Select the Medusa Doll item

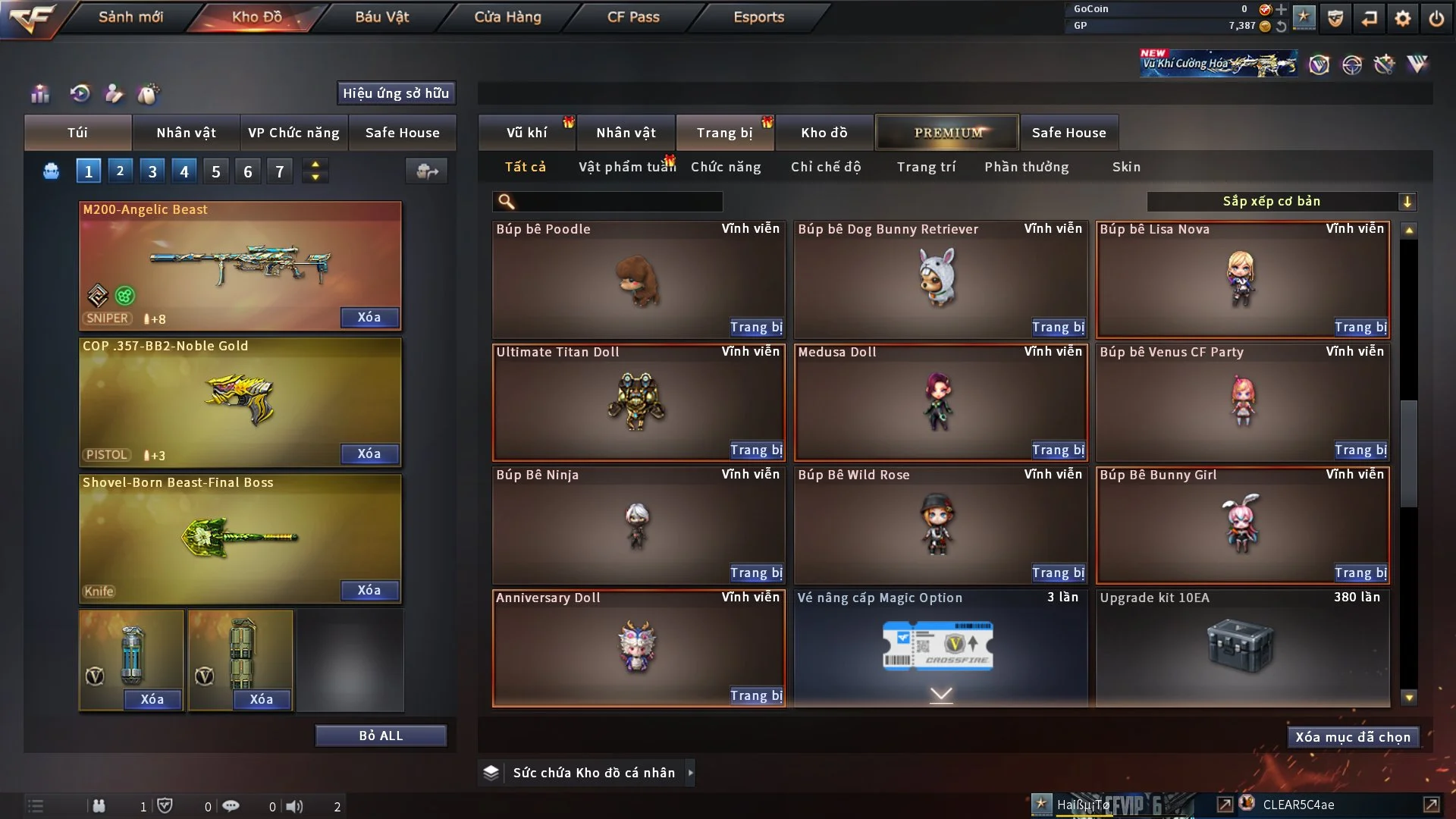[939, 402]
